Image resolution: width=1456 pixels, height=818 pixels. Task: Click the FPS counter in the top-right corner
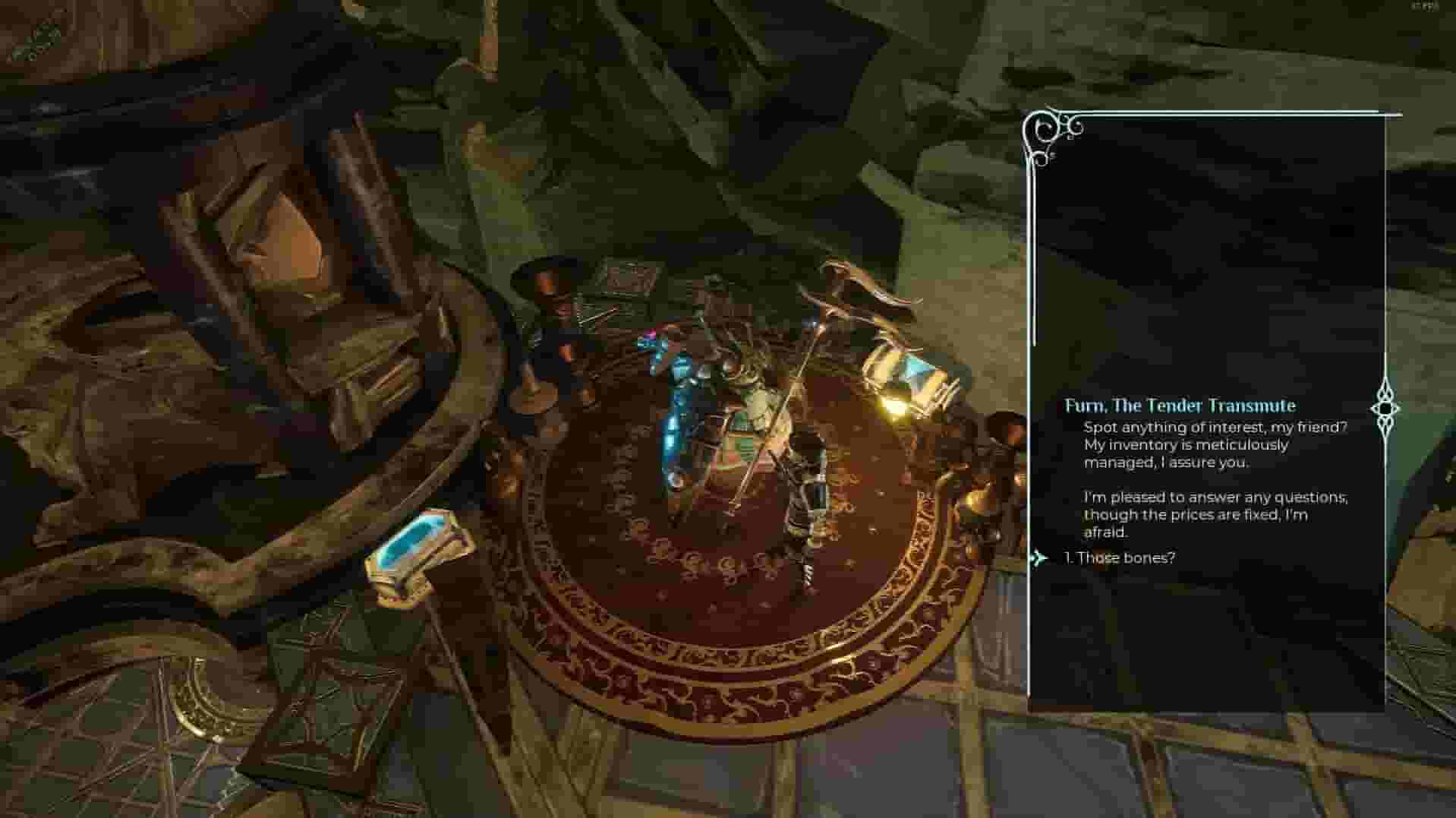1424,8
